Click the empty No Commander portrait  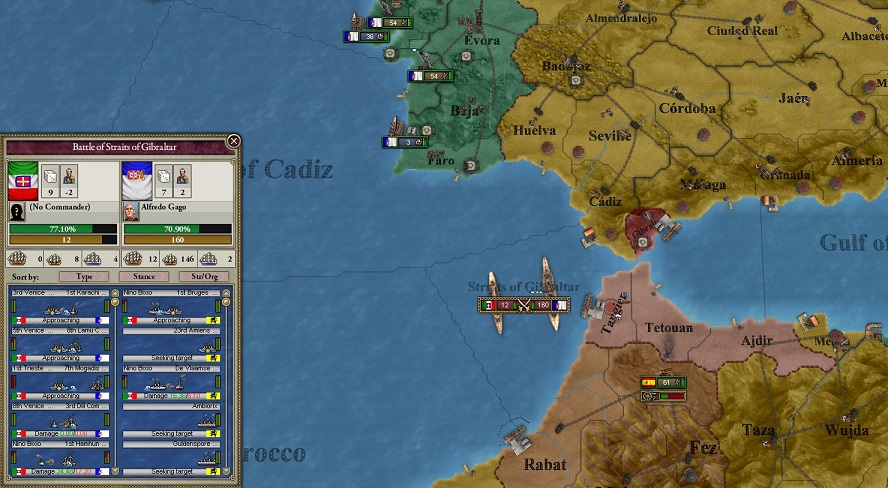point(17,212)
